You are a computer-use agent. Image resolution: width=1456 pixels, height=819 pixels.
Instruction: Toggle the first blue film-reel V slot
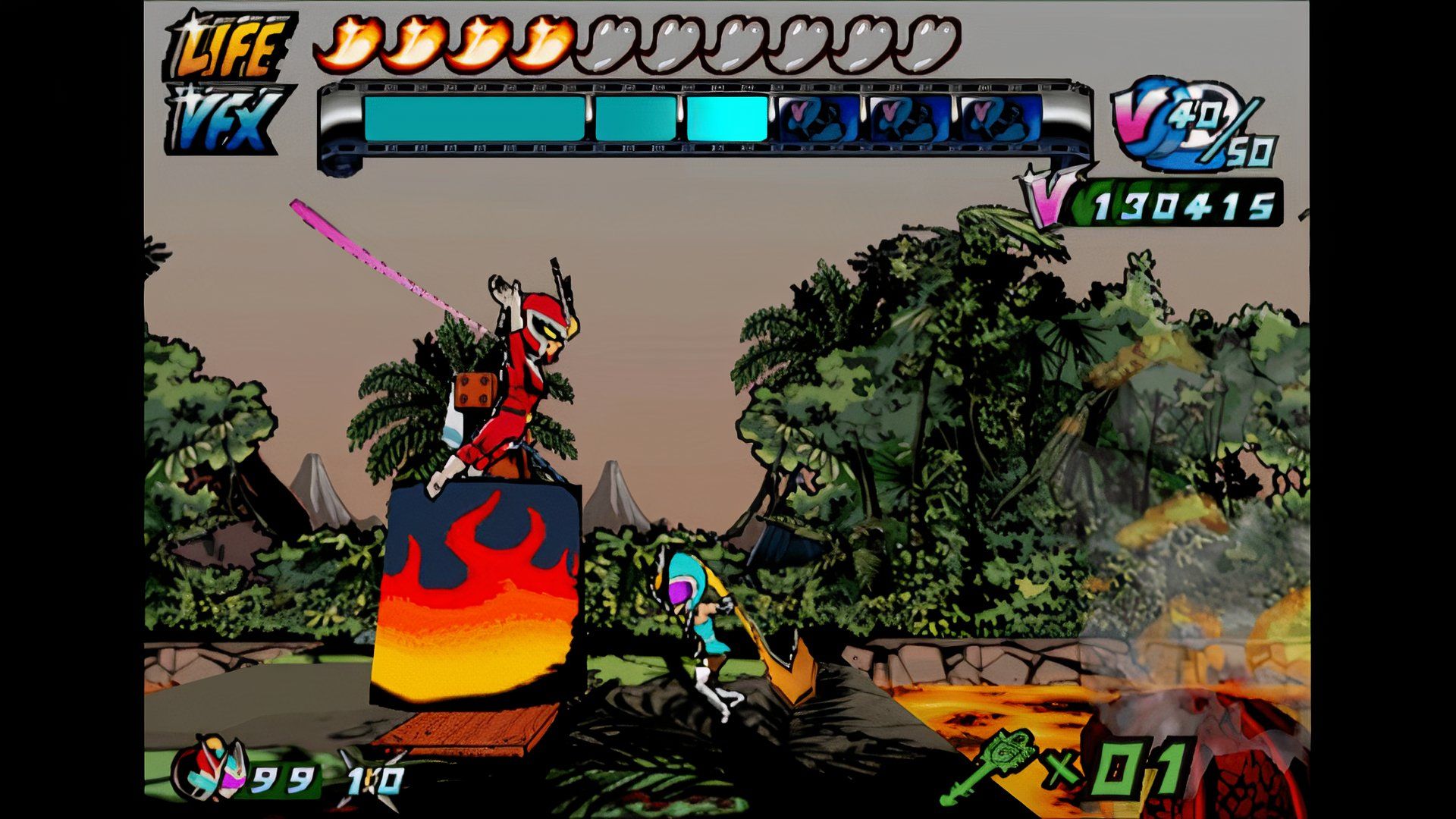(x=819, y=118)
